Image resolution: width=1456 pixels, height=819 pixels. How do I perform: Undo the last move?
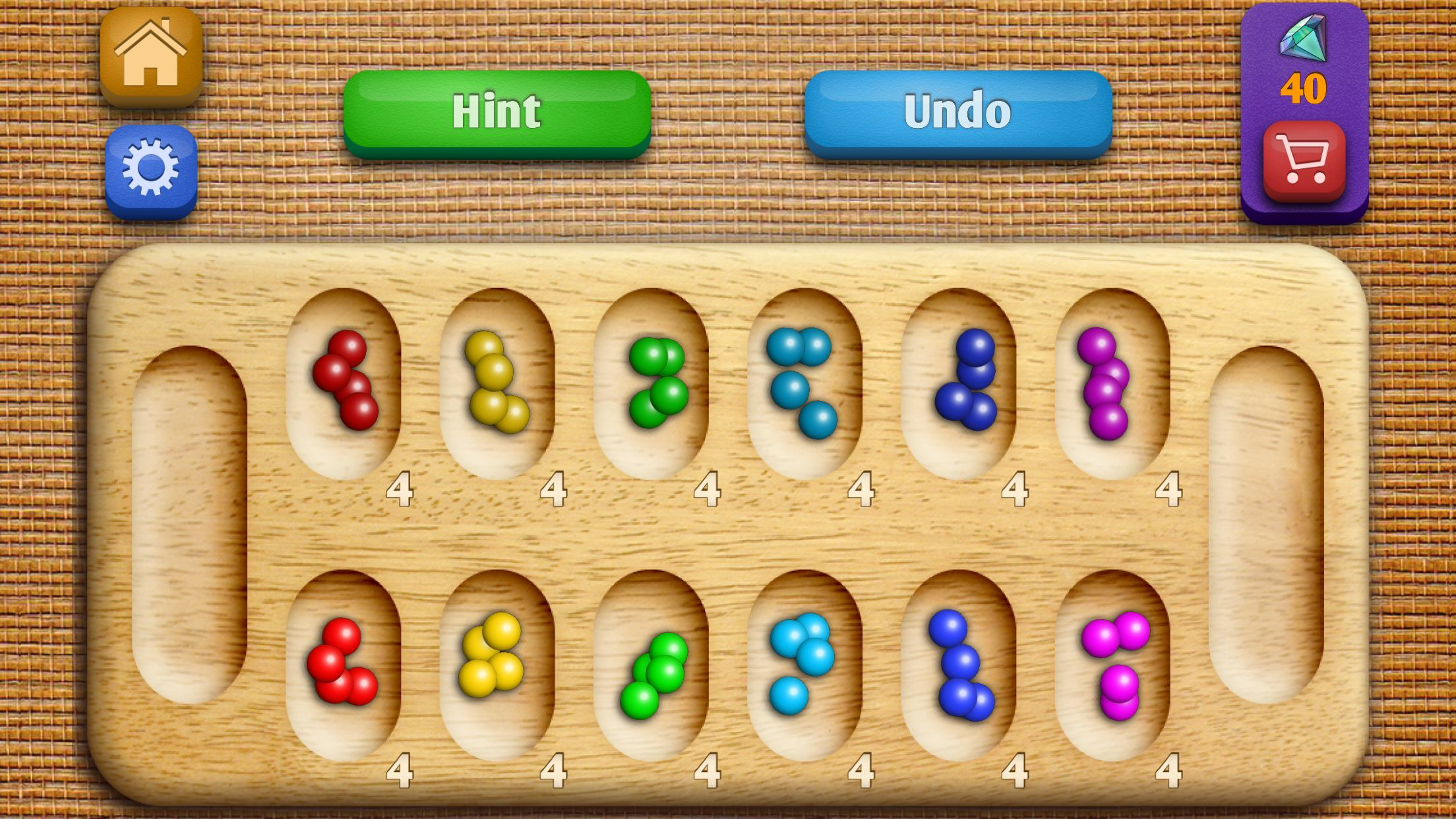957,112
